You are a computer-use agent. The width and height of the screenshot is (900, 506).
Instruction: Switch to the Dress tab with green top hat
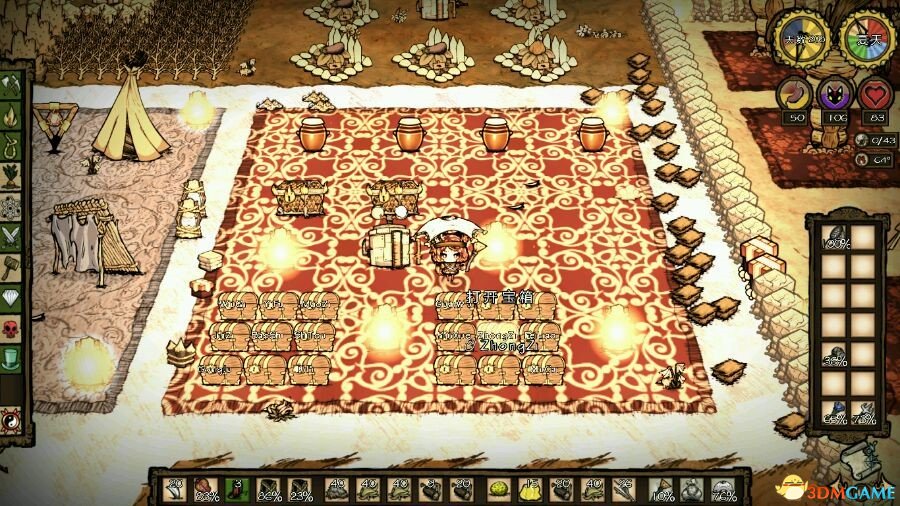point(14,357)
